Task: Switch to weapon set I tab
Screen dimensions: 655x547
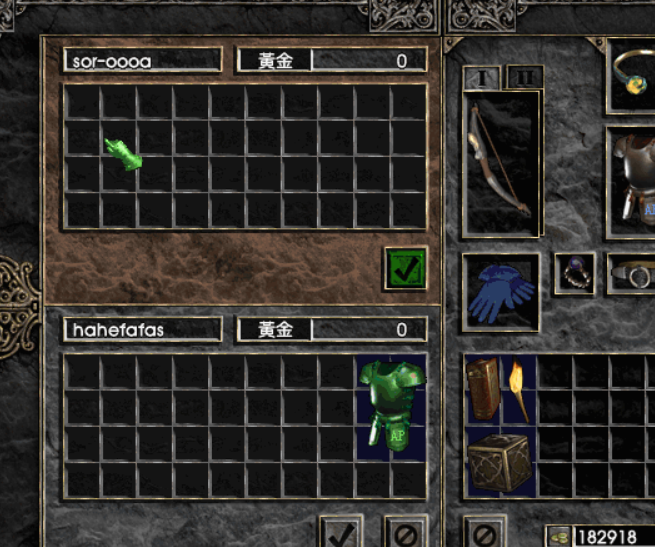Action: tap(481, 77)
